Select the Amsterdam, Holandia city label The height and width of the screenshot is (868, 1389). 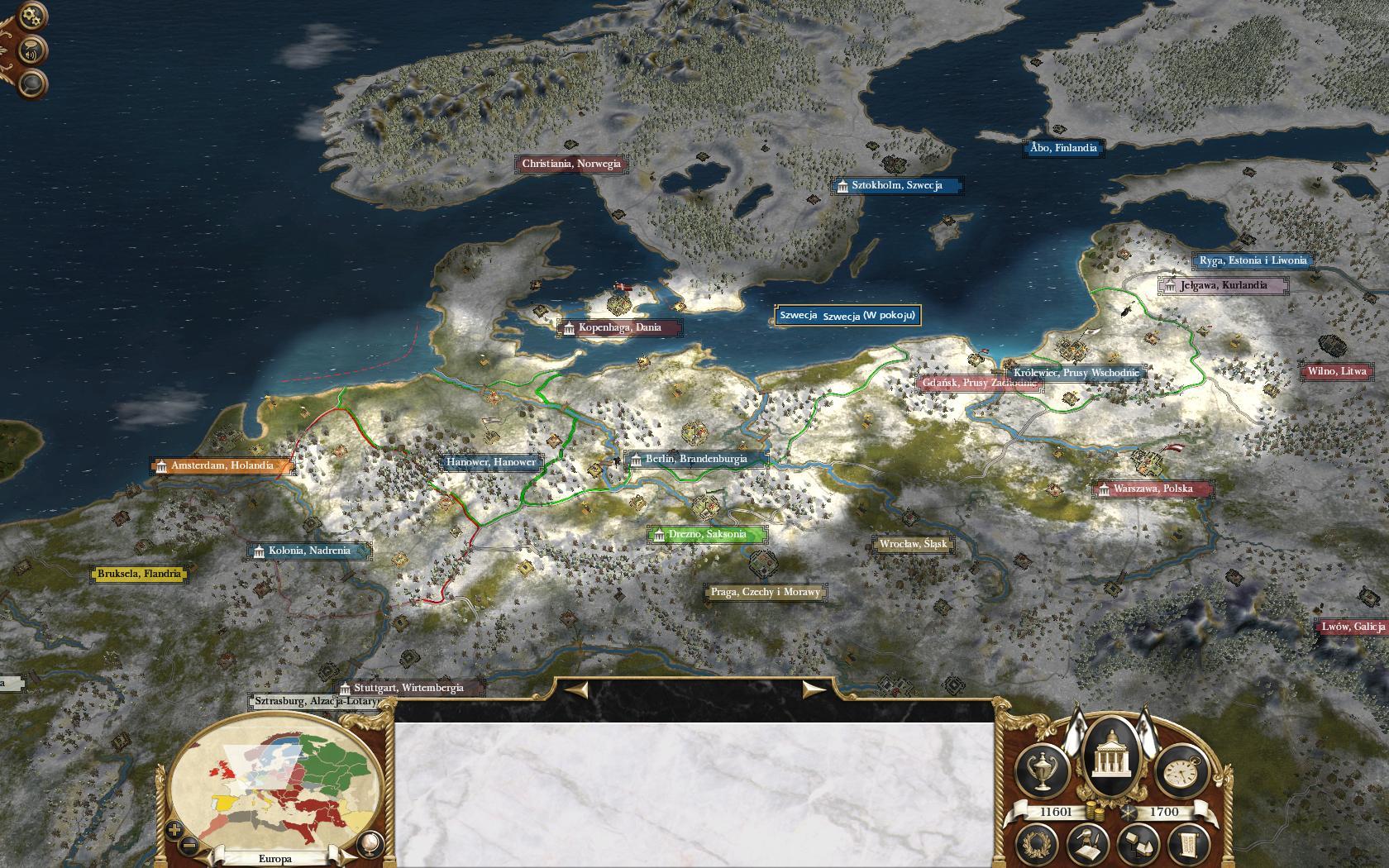222,466
